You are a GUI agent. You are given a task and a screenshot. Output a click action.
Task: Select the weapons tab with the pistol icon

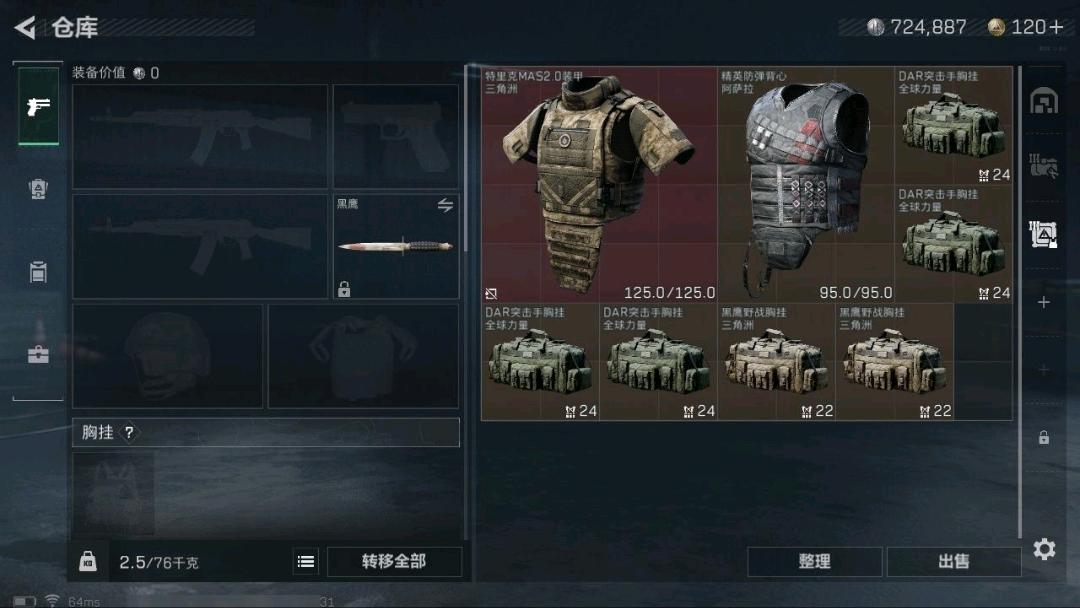pos(38,106)
